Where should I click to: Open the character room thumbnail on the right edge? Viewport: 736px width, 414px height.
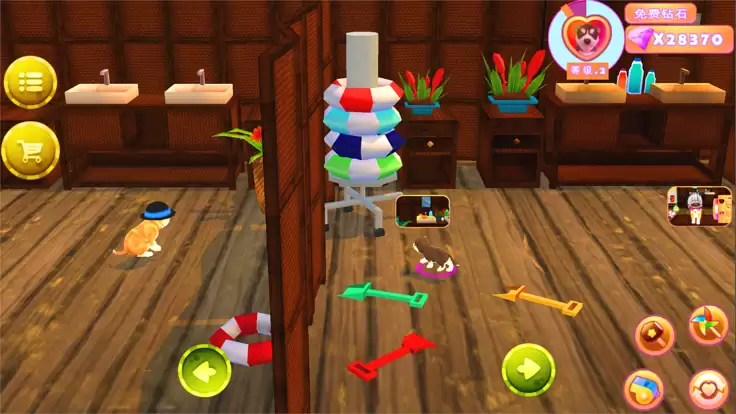tap(692, 205)
